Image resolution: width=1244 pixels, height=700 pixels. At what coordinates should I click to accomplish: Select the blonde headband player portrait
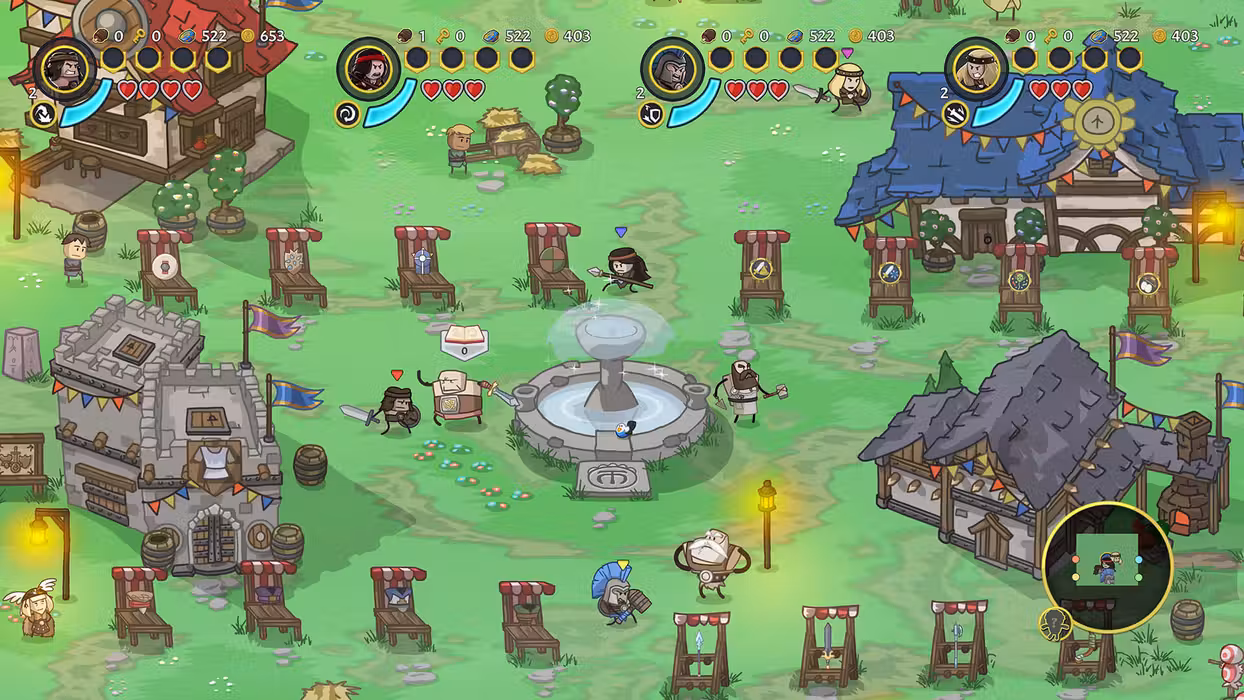(x=976, y=69)
